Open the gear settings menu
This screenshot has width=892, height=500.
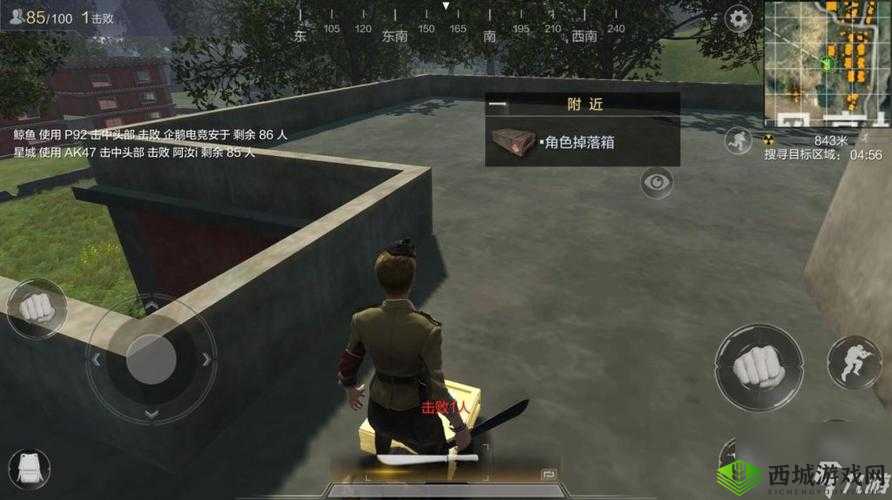[738, 17]
